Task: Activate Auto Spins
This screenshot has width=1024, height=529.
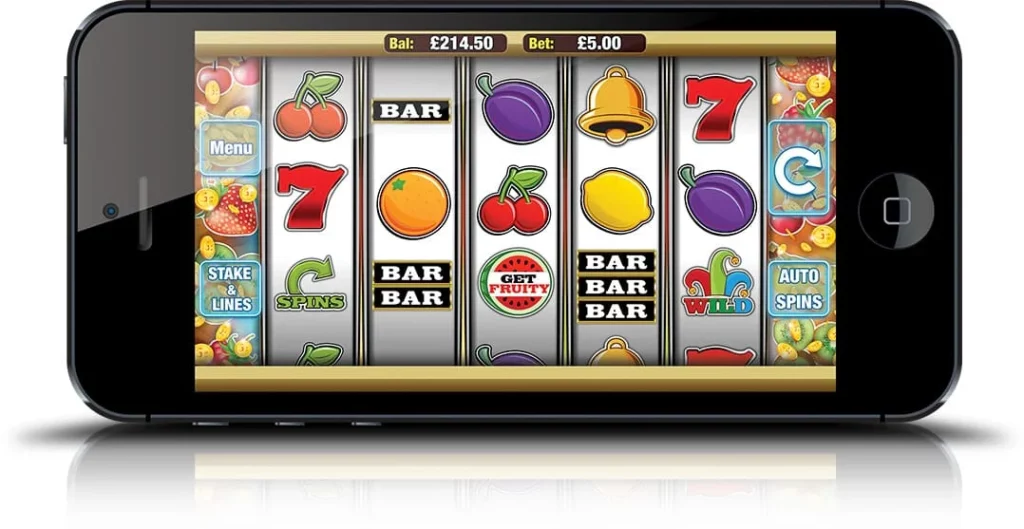Action: (798, 288)
